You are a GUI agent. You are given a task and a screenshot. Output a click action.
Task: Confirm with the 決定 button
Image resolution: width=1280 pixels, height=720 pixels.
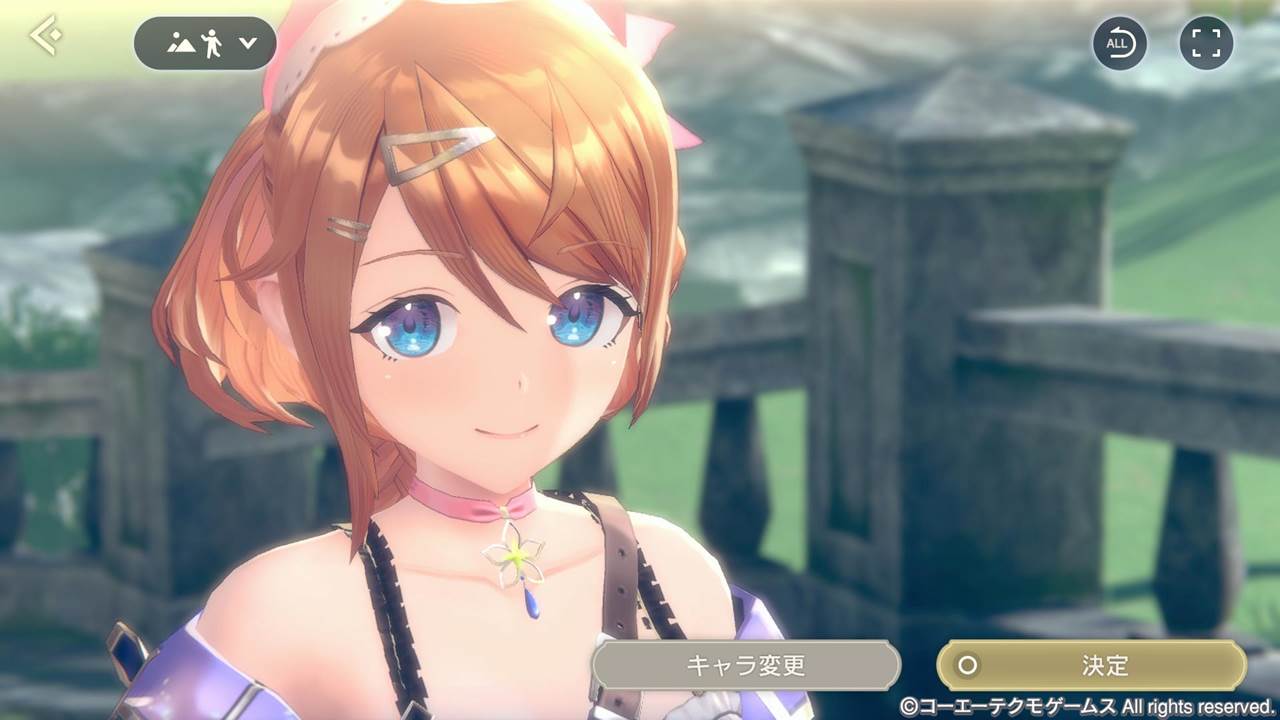[x=1091, y=665]
